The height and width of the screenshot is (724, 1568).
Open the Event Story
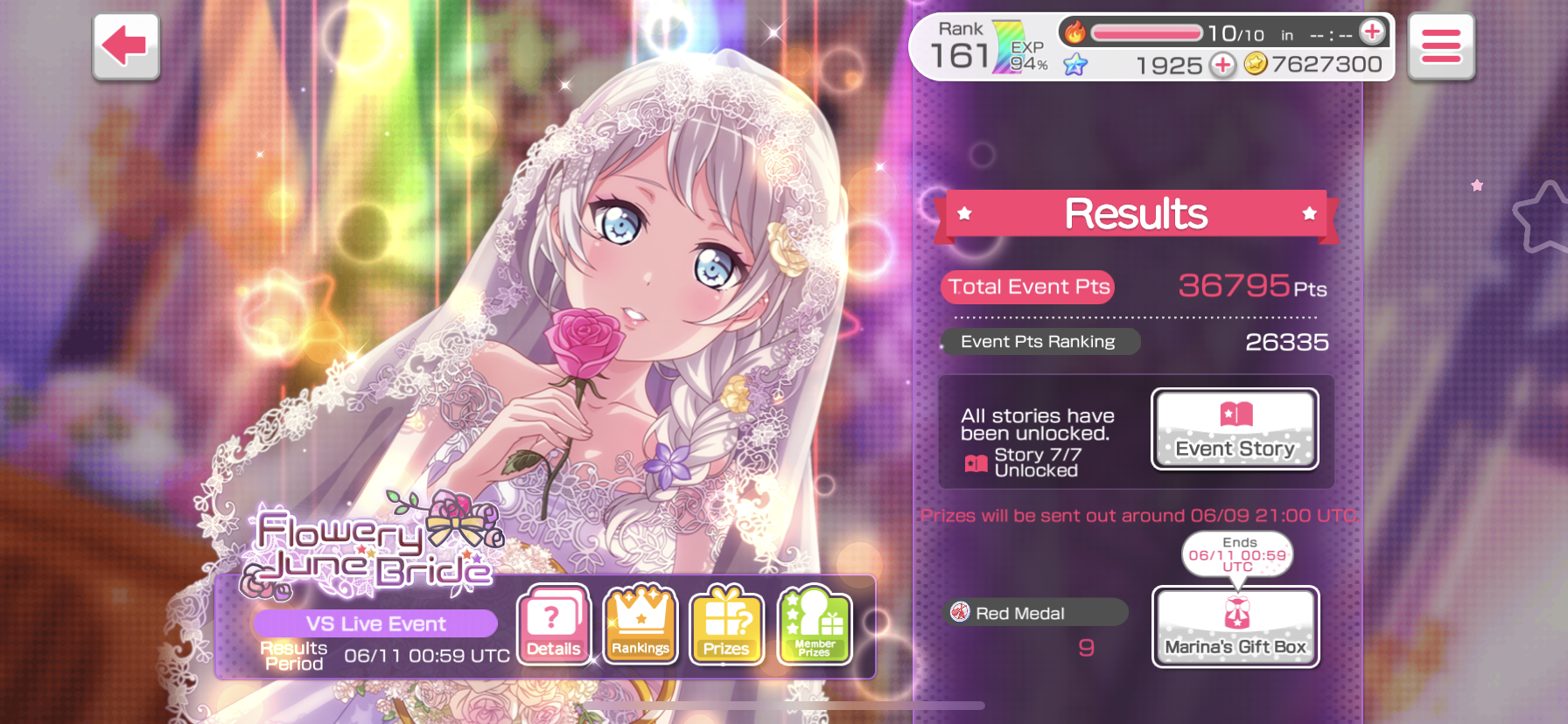[1235, 429]
